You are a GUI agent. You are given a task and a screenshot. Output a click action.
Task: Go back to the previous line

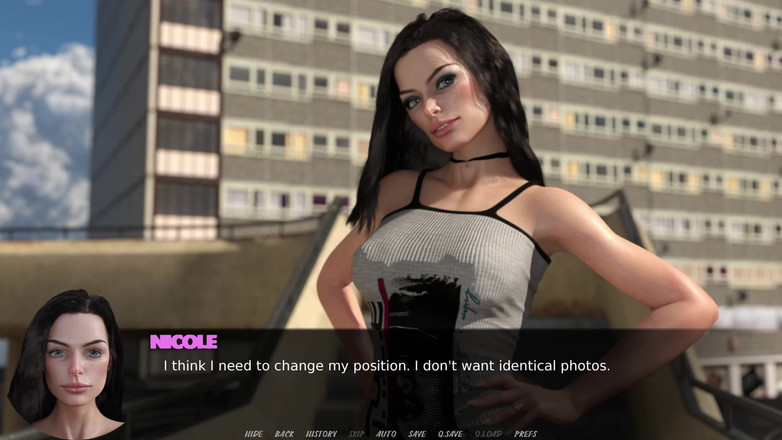(x=285, y=434)
